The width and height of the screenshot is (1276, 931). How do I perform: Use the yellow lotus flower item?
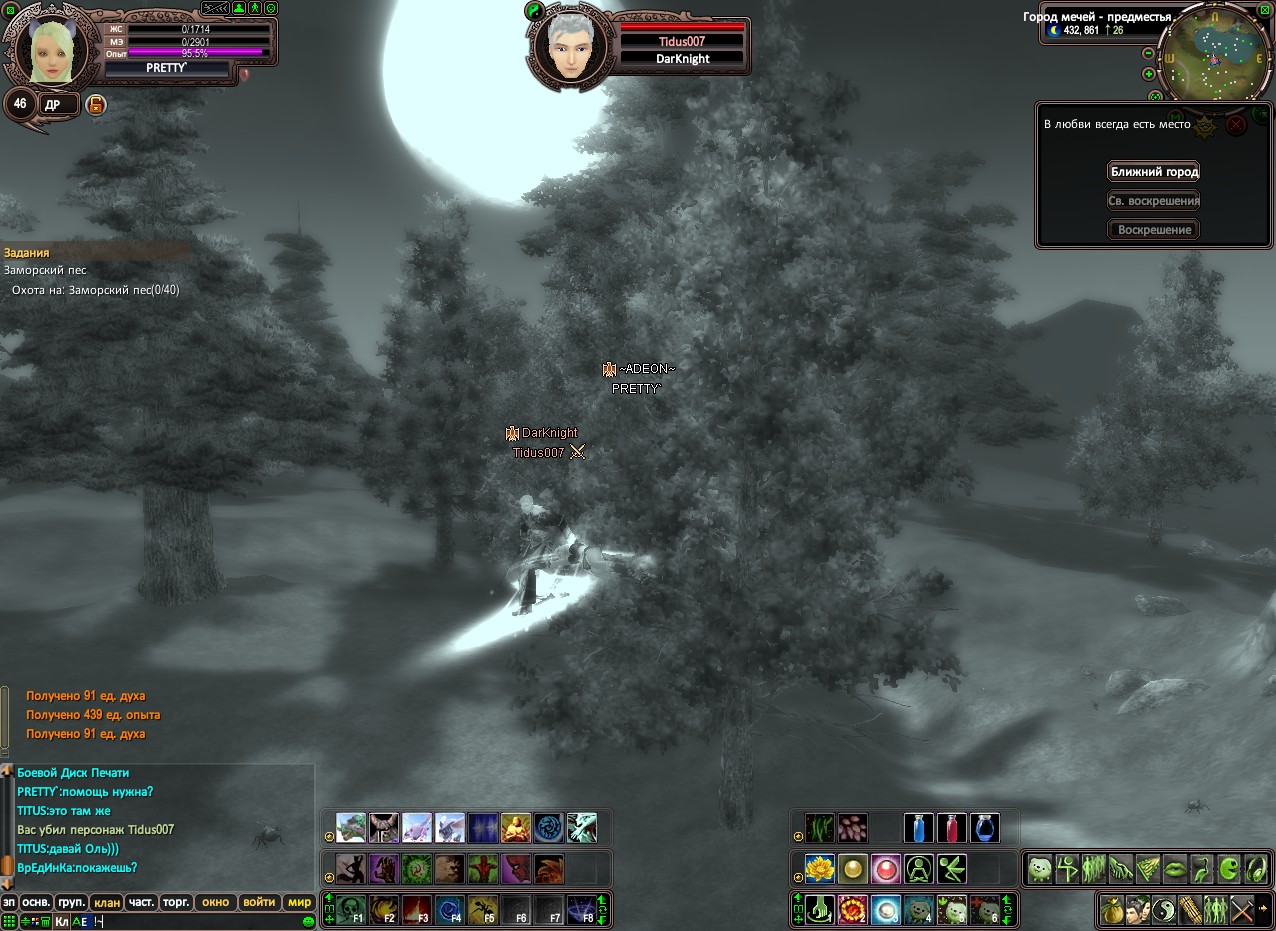coord(820,868)
